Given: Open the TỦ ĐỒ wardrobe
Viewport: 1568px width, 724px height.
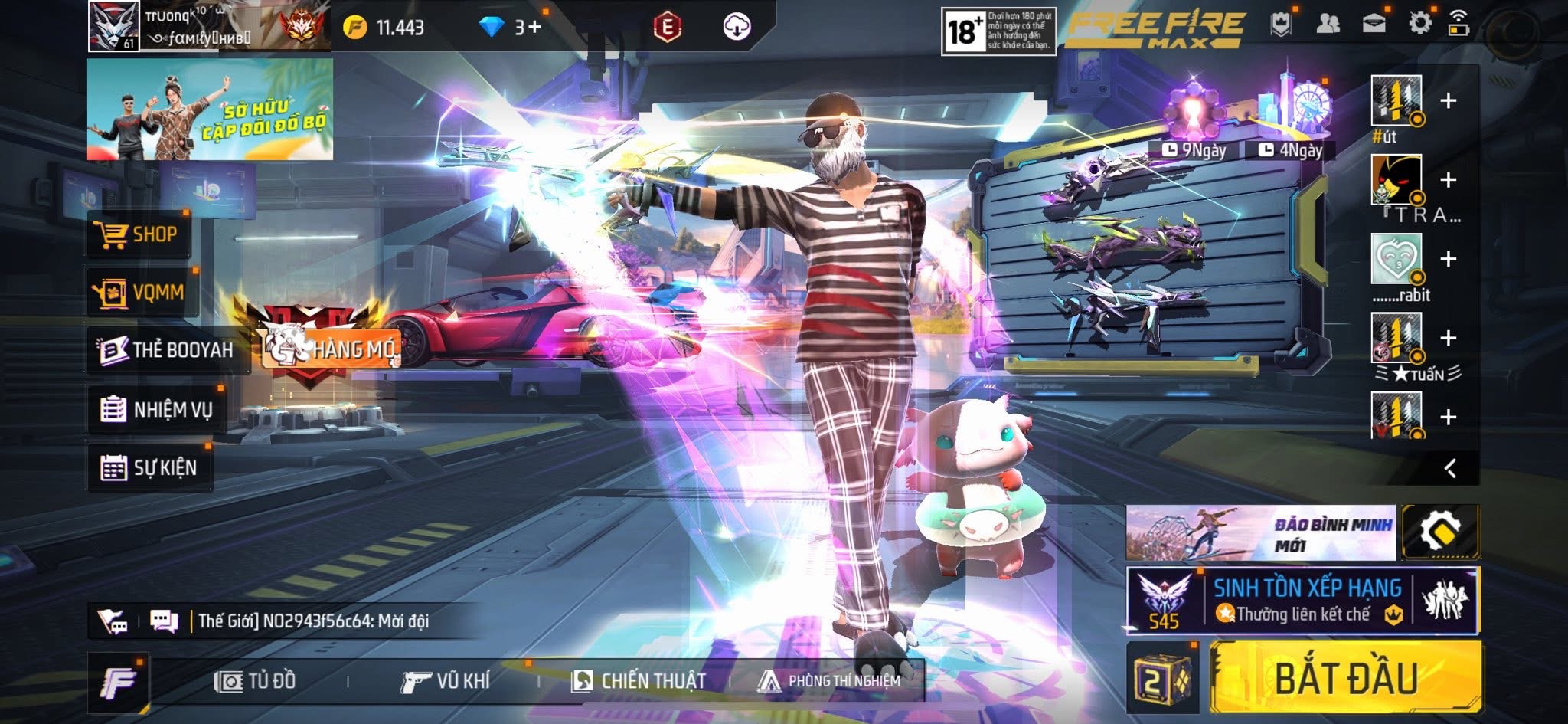Looking at the screenshot, I should 256,680.
